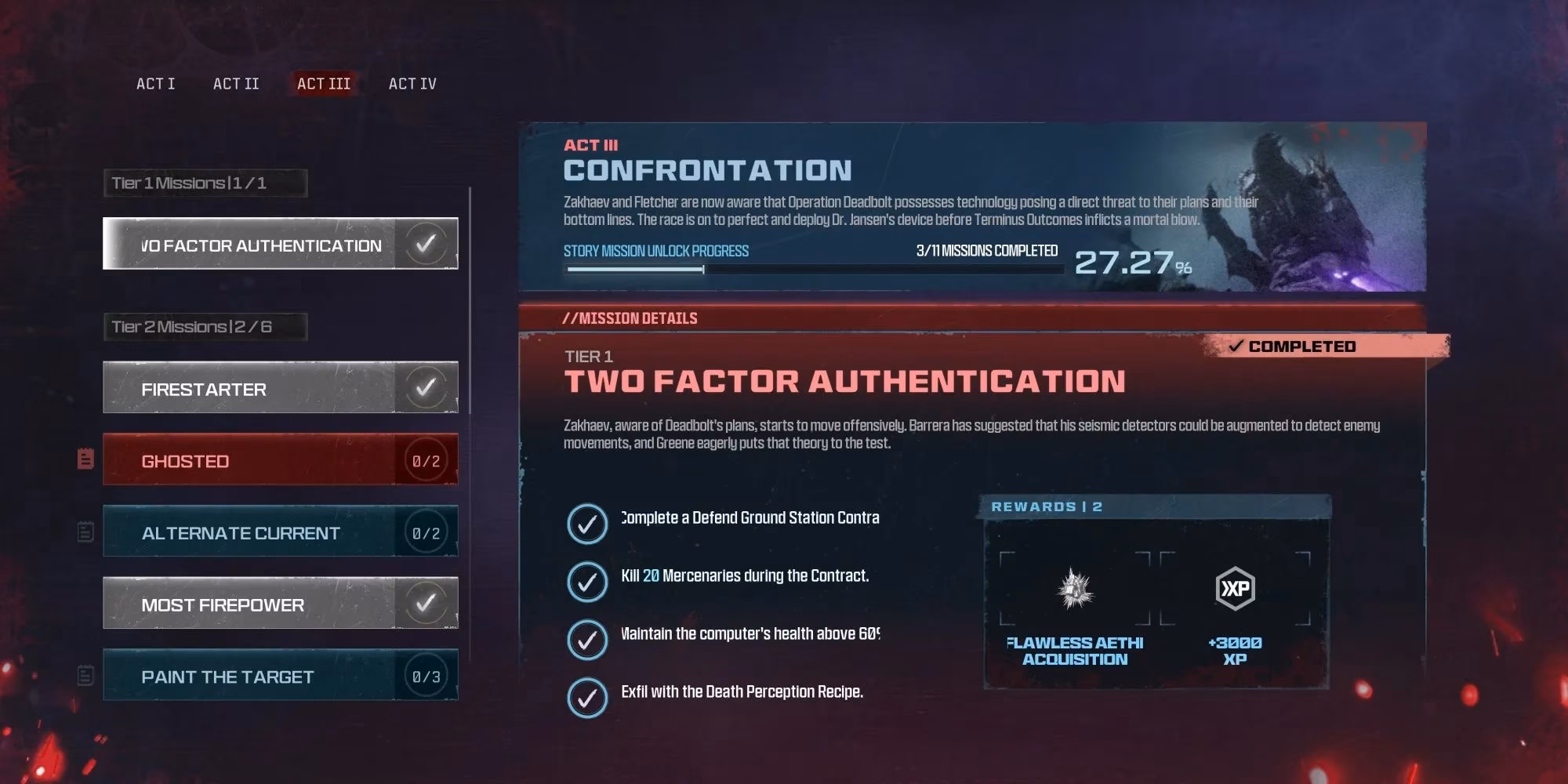Expand the Tier 1 Missions section
This screenshot has width=1568, height=784.
(x=205, y=182)
